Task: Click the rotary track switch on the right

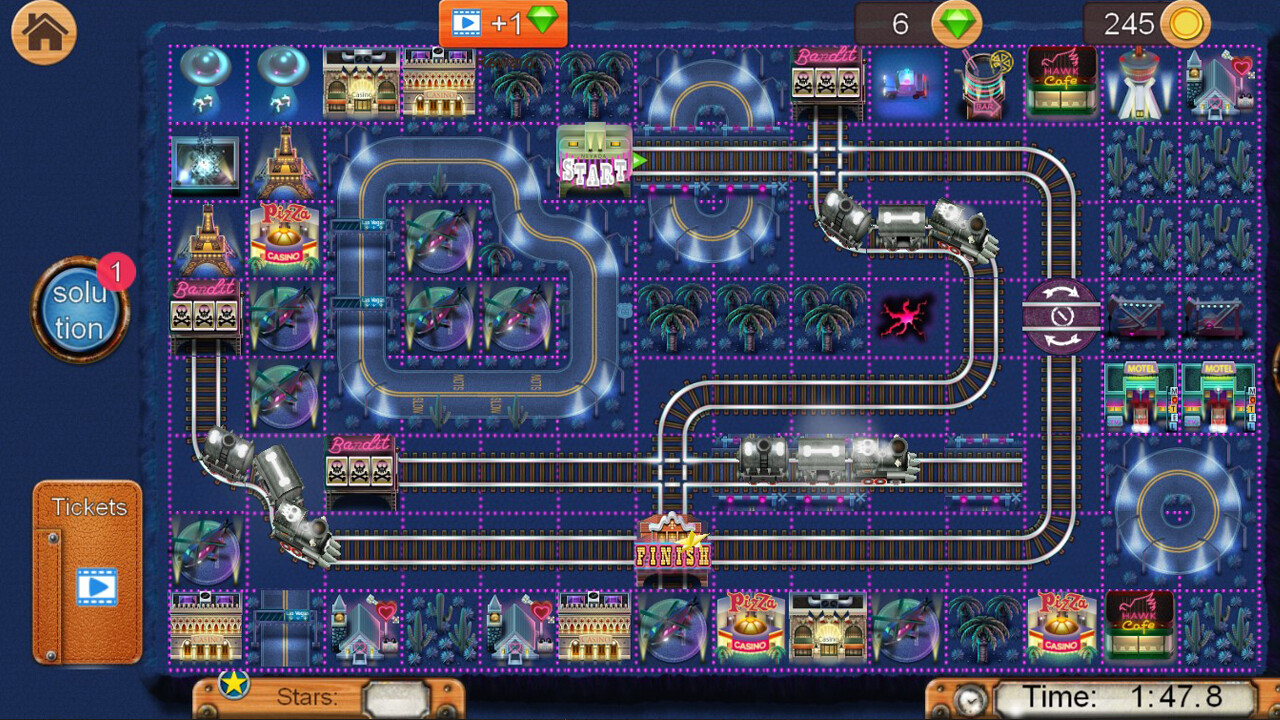Action: click(1063, 316)
